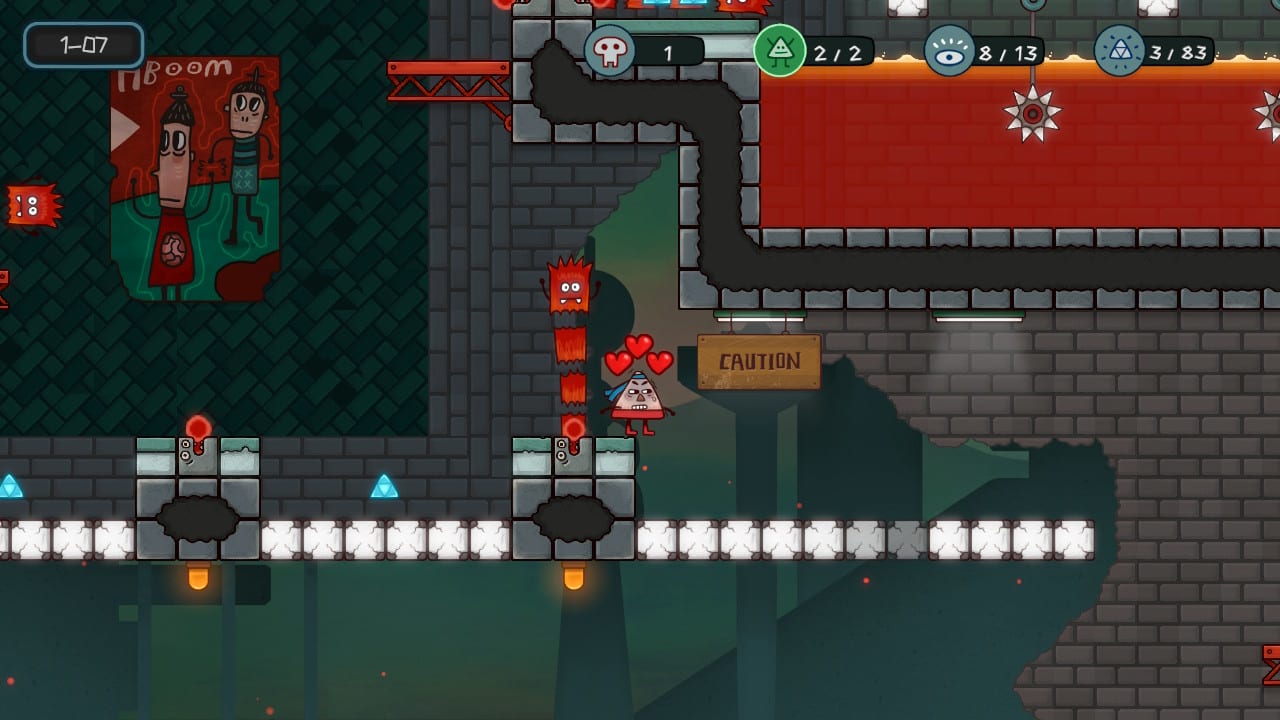Click the cyan diamond collectible on the left
Viewport: 1280px width, 720px height.
pos(11,487)
